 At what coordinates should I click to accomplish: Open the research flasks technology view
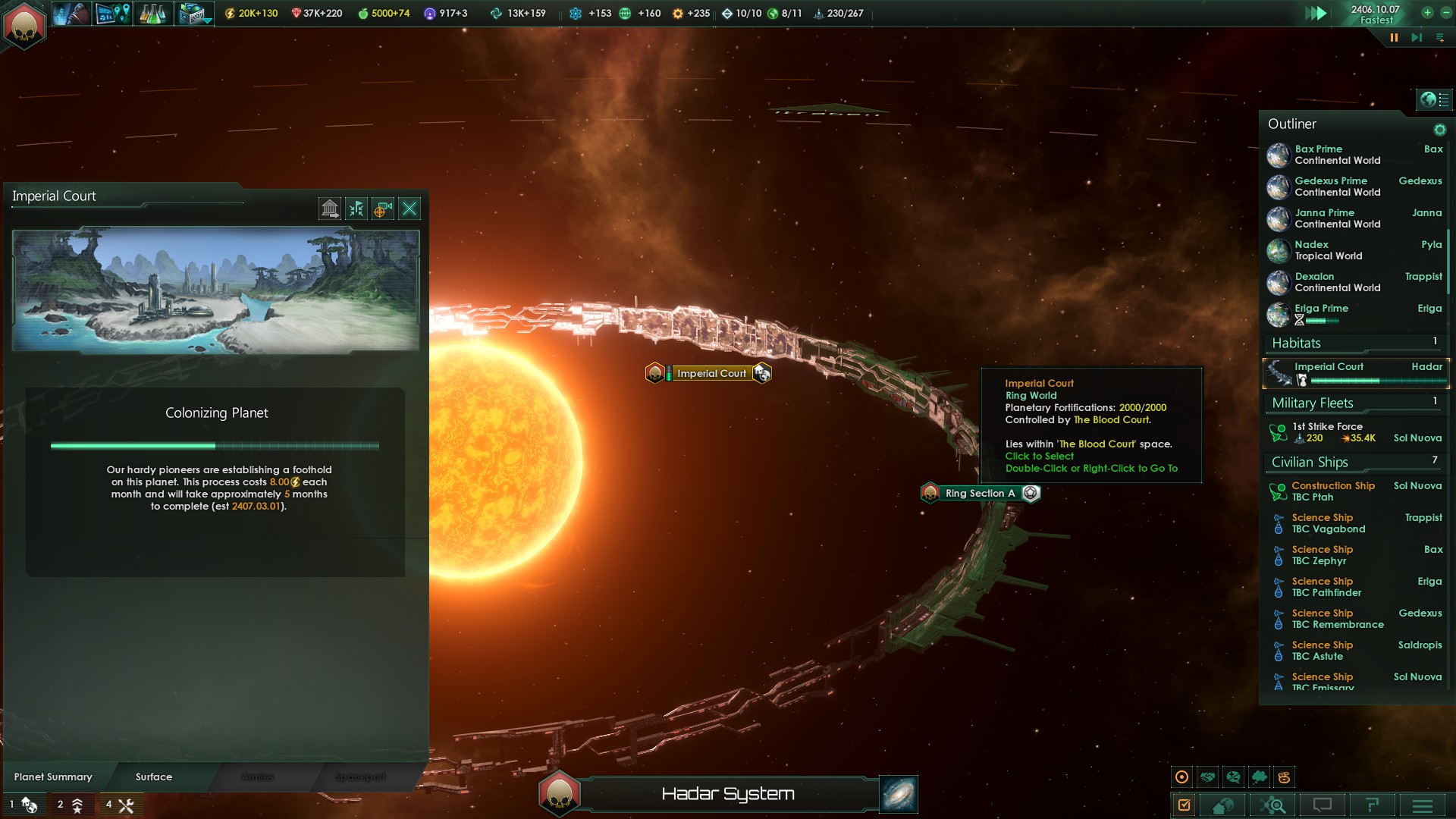152,14
